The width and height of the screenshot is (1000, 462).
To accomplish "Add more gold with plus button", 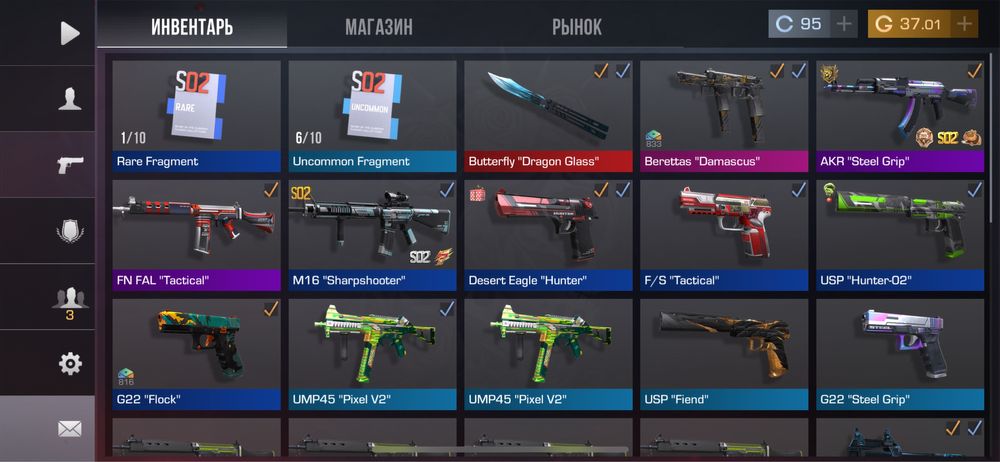I will (x=964, y=24).
